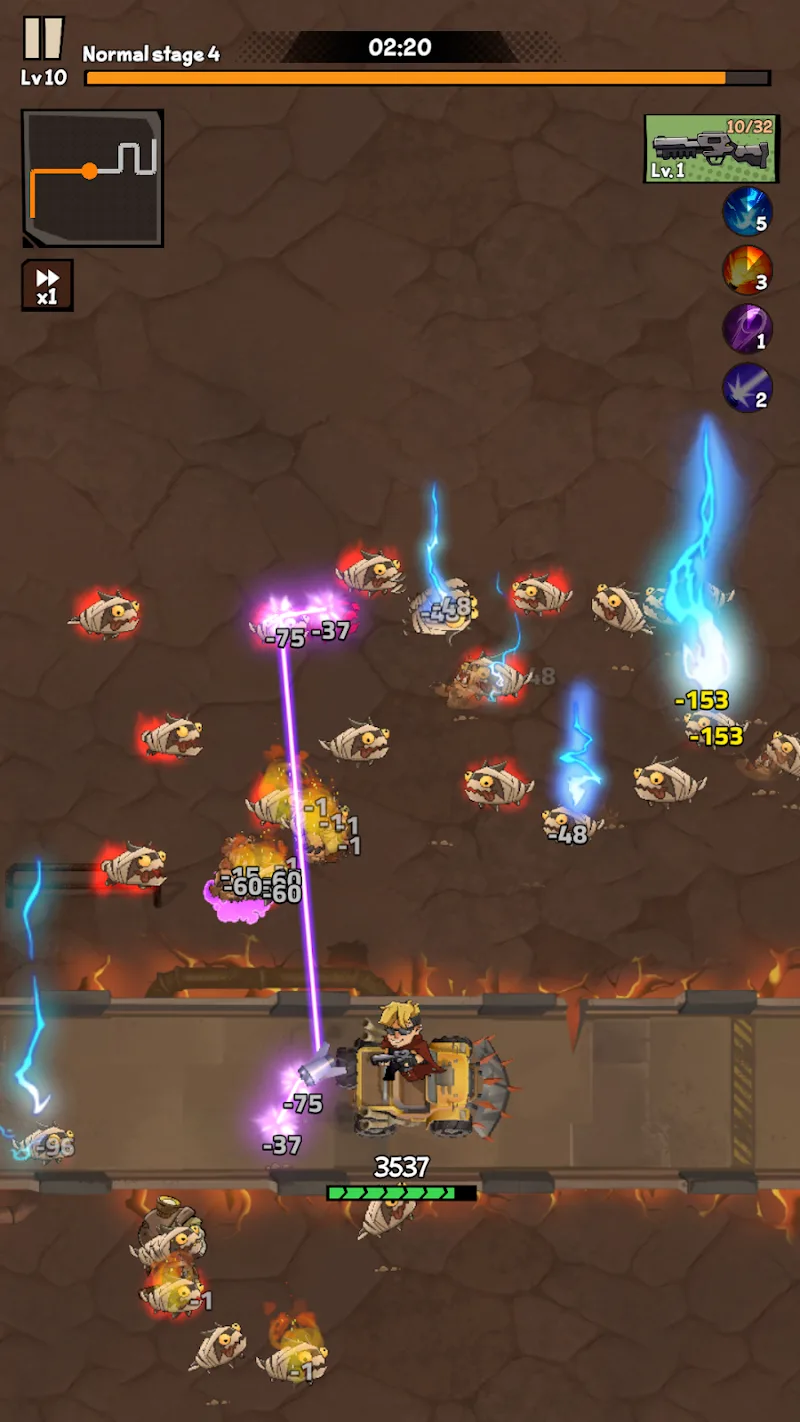Tap the blue lightning skill icon
The width and height of the screenshot is (800, 1422).
pos(747,211)
